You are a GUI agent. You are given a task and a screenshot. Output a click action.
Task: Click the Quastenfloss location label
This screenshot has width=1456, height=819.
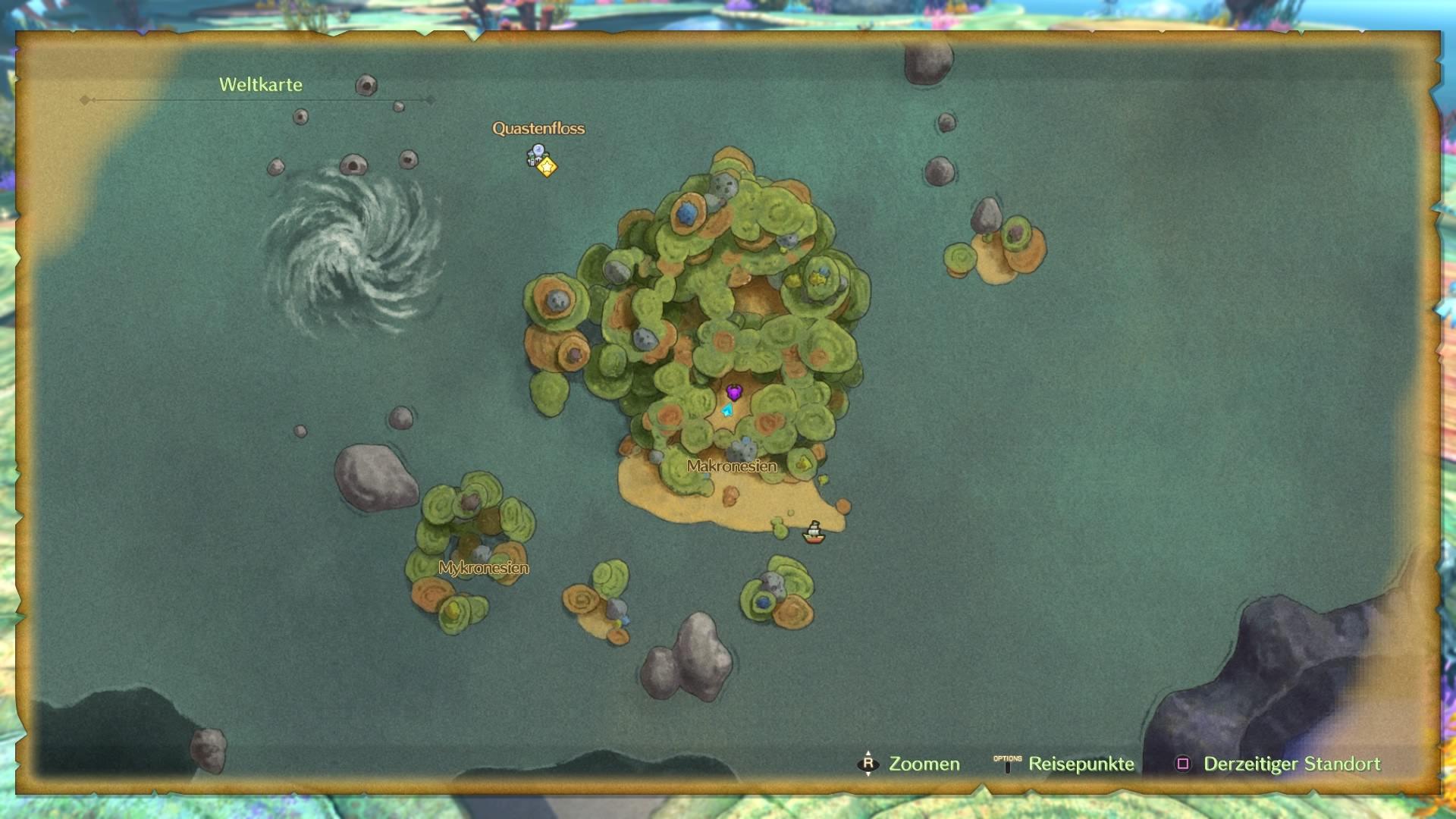click(538, 129)
